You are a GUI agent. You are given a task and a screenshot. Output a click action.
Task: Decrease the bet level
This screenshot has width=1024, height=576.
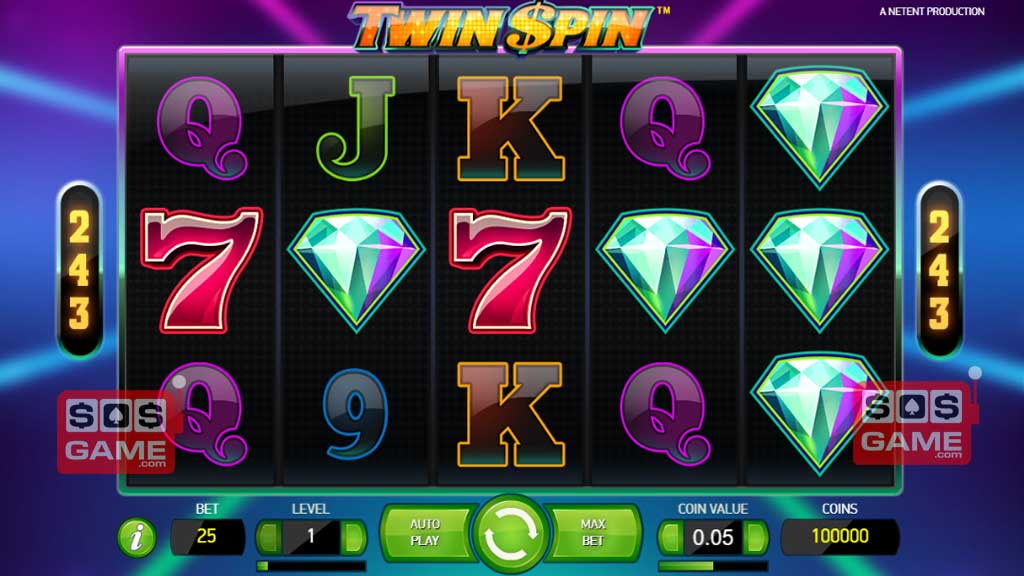pos(270,537)
